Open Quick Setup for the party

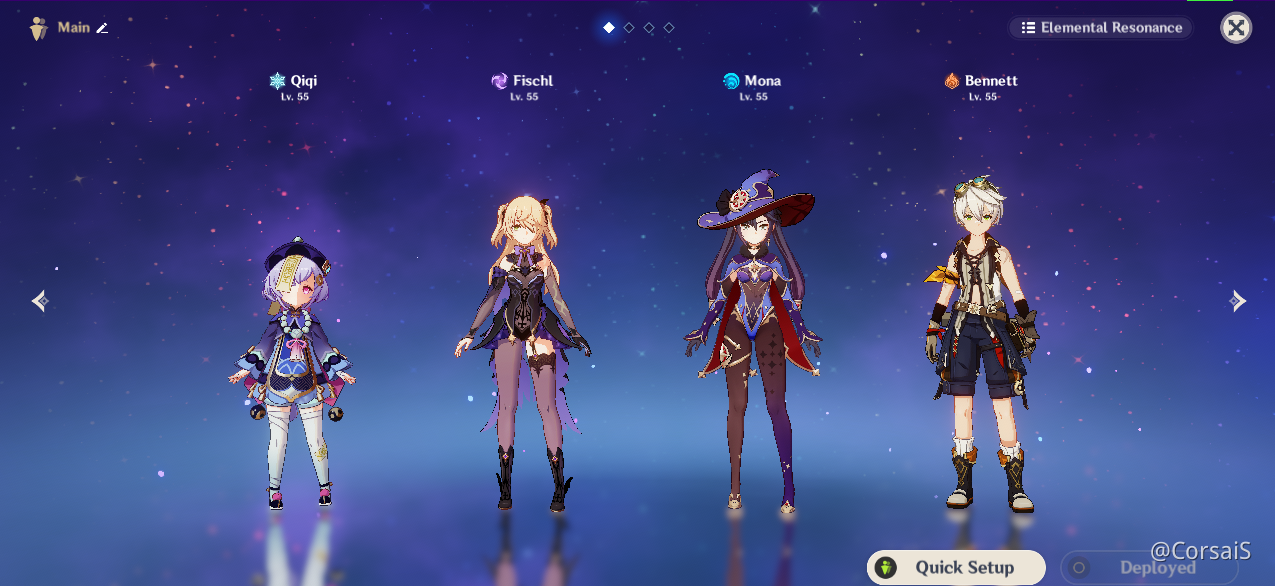point(956,568)
